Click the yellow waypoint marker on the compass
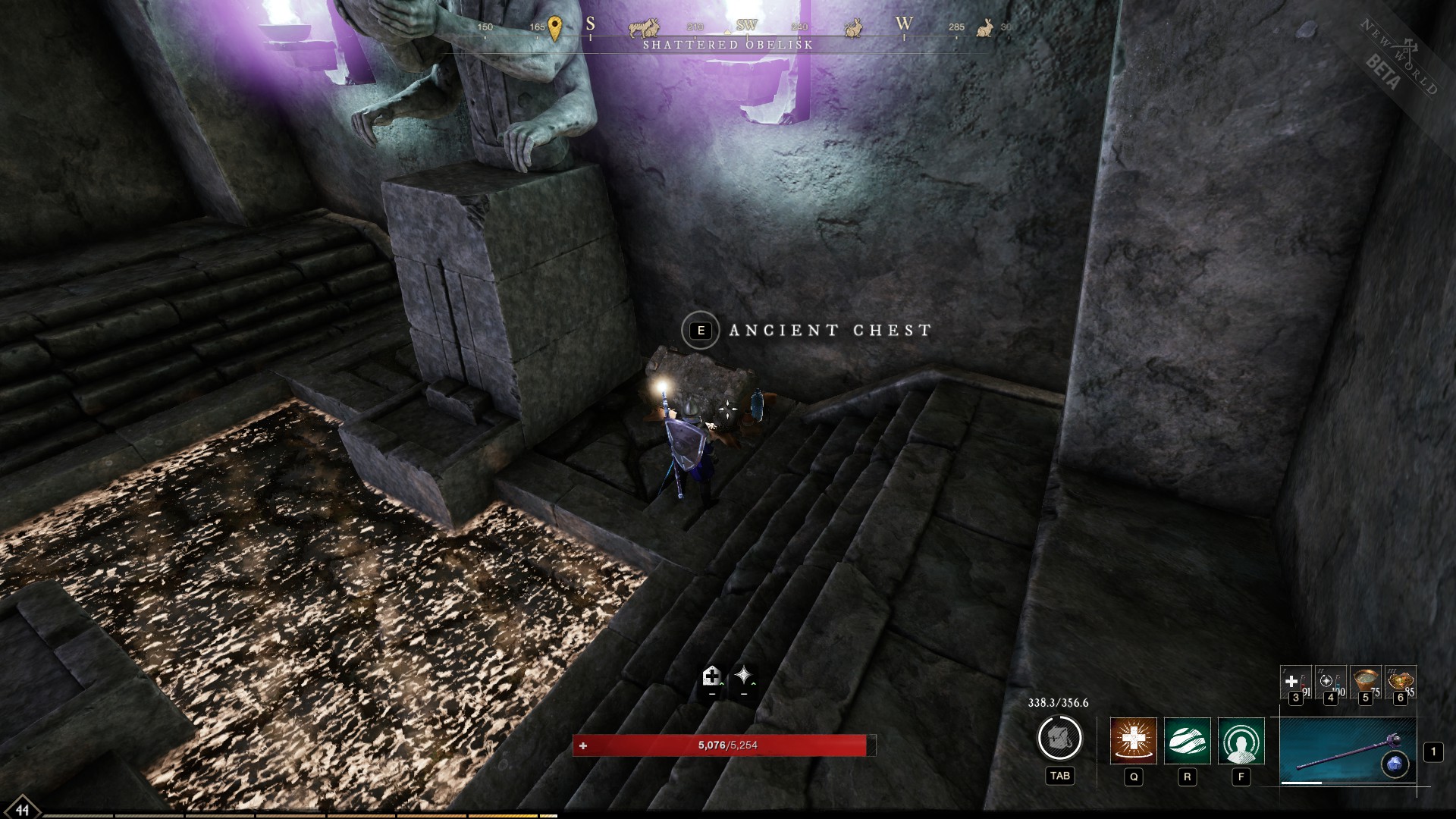This screenshot has height=819, width=1456. coord(555,25)
